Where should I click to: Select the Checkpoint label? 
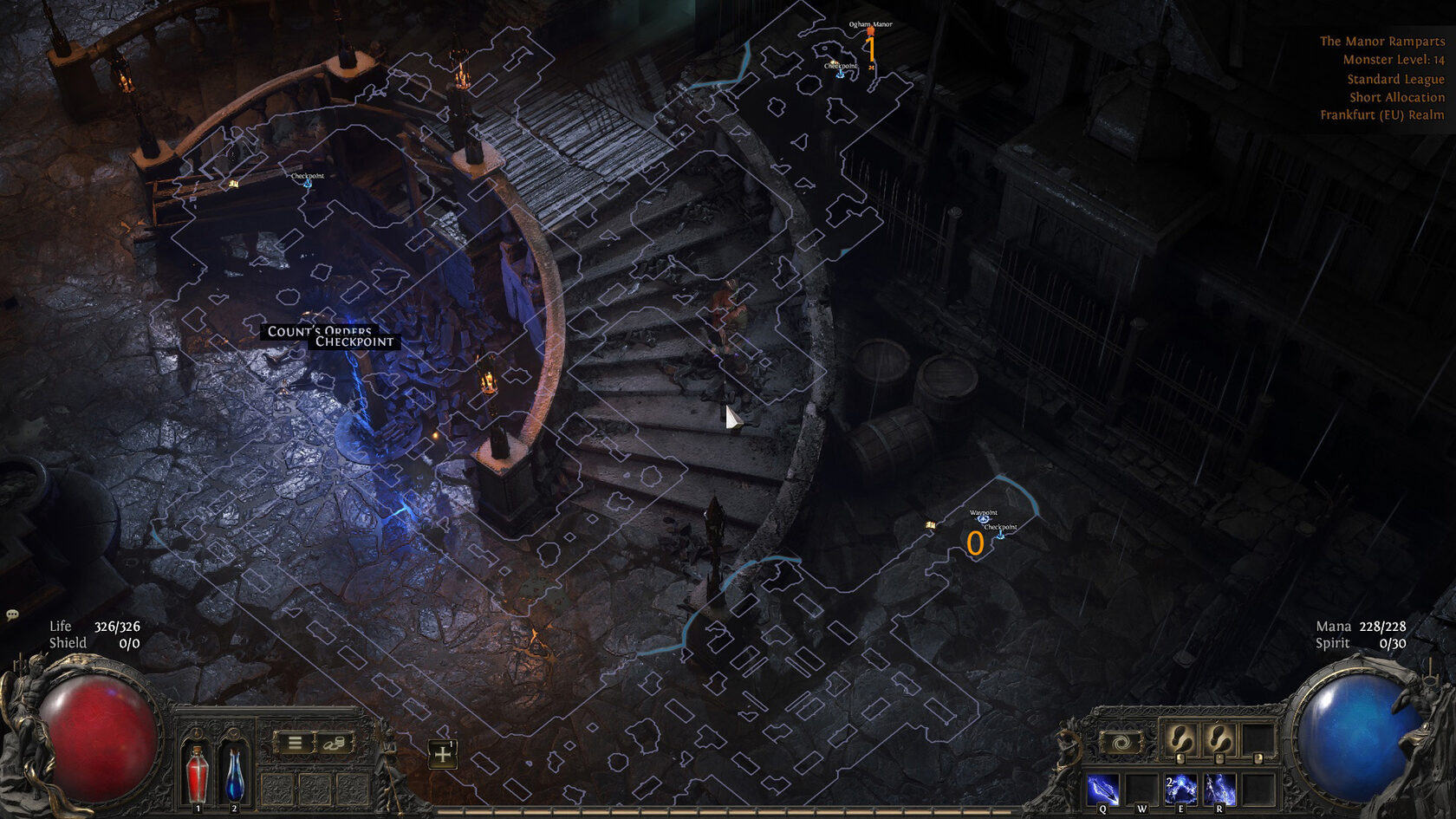(x=354, y=342)
